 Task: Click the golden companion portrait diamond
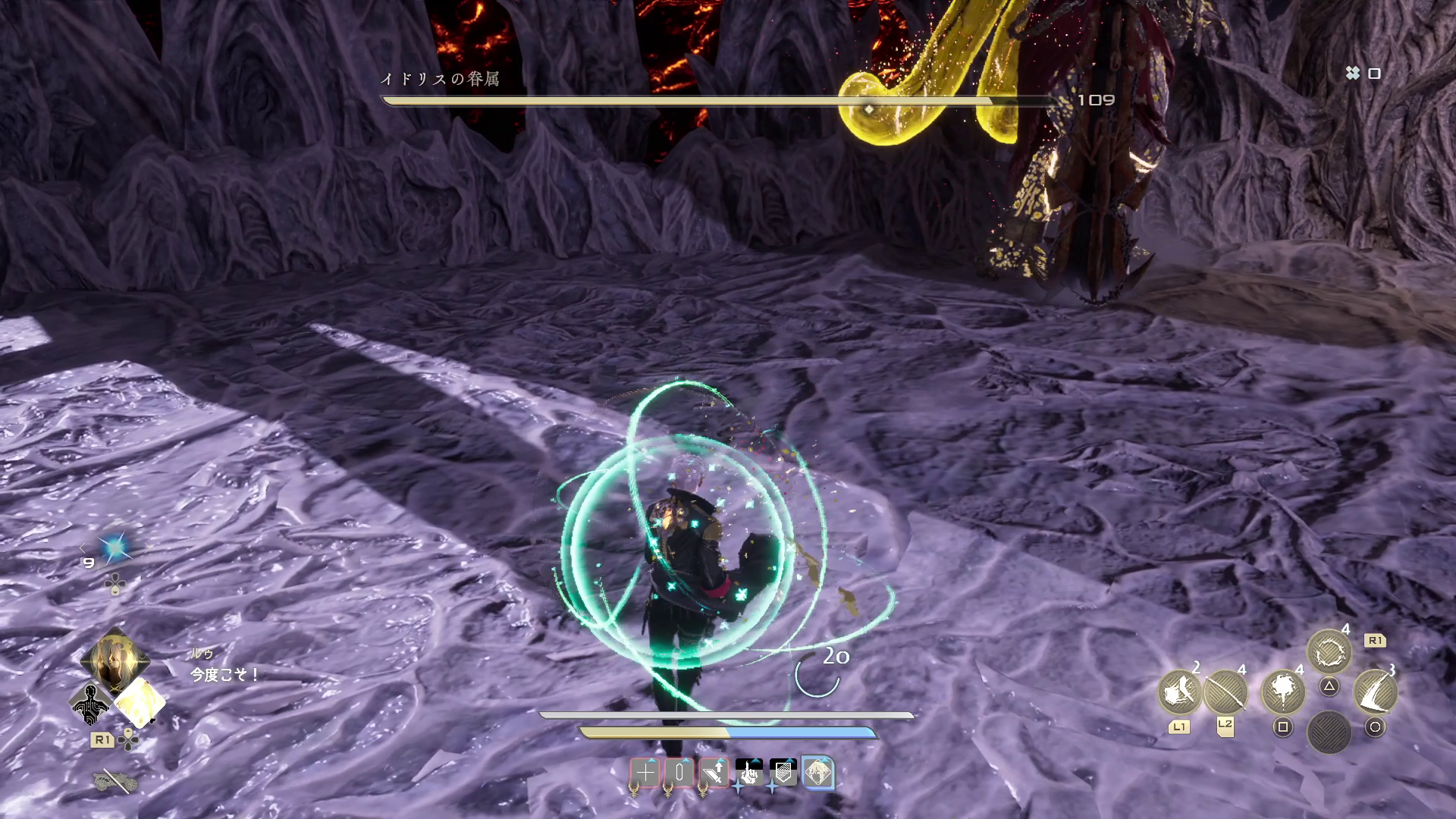pos(115,660)
